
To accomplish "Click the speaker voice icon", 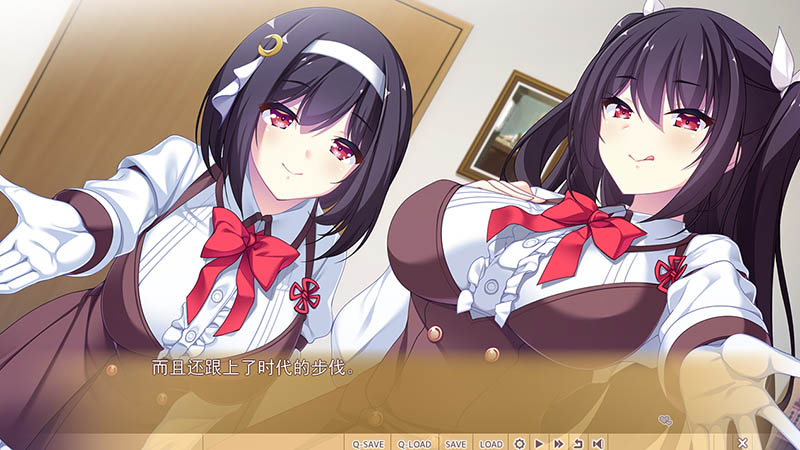I will 597,443.
